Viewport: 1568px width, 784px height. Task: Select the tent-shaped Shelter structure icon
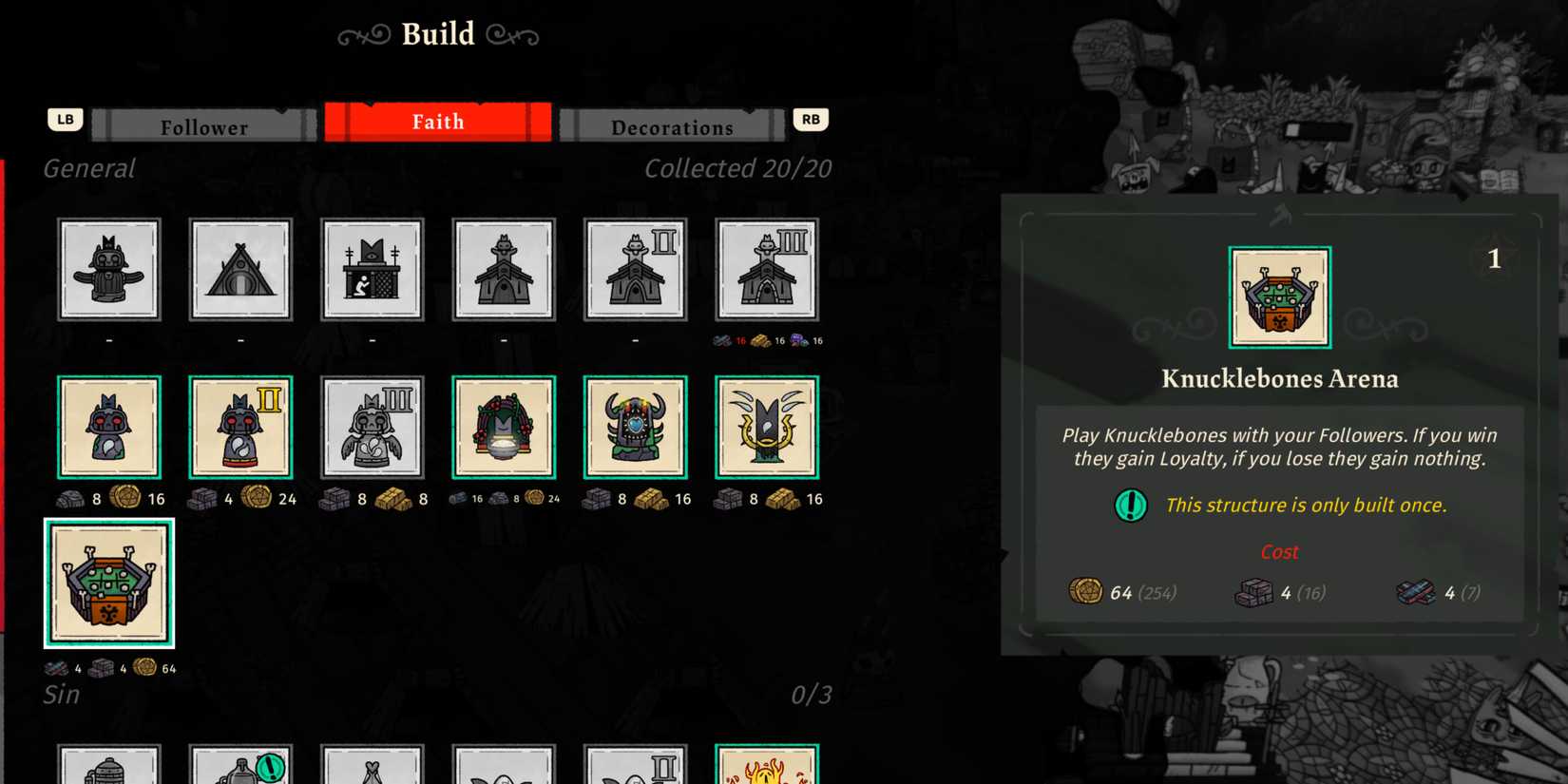(240, 269)
